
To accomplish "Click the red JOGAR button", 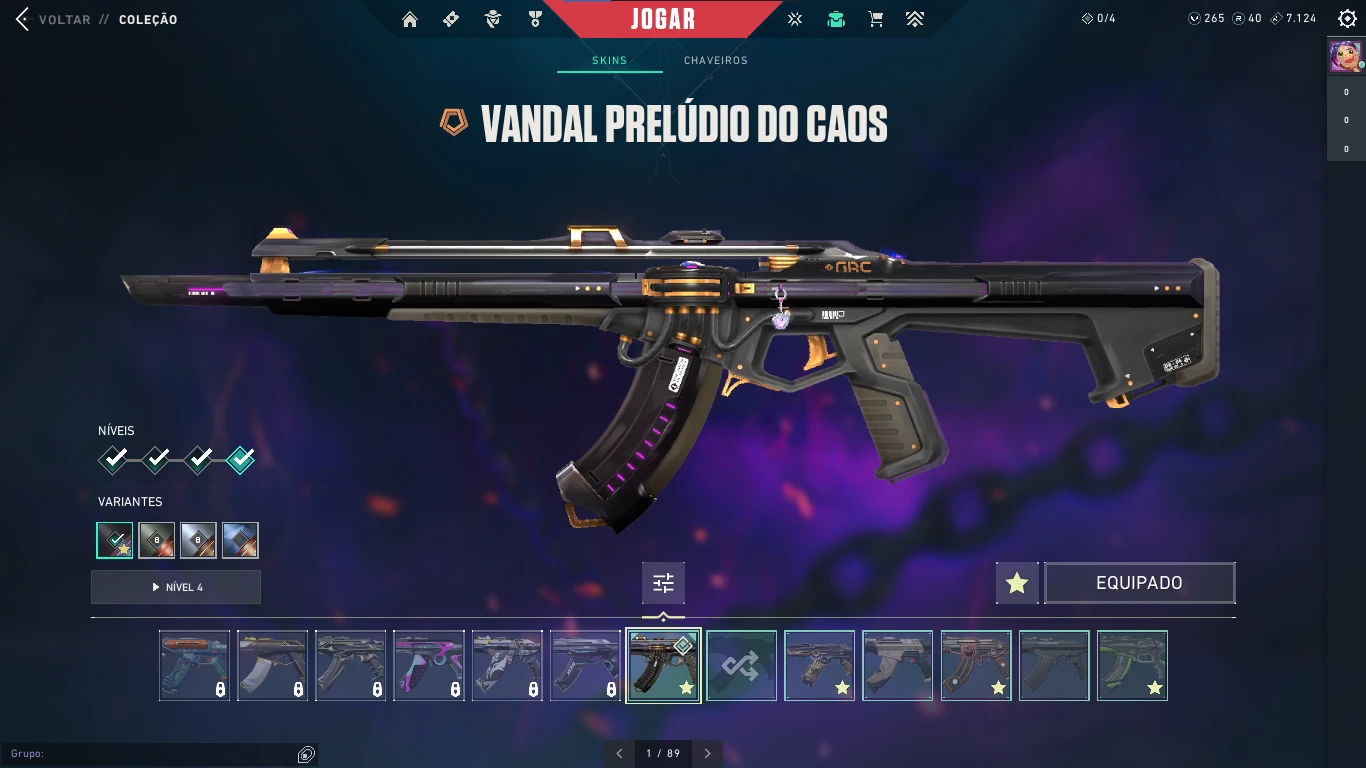I will click(x=663, y=19).
